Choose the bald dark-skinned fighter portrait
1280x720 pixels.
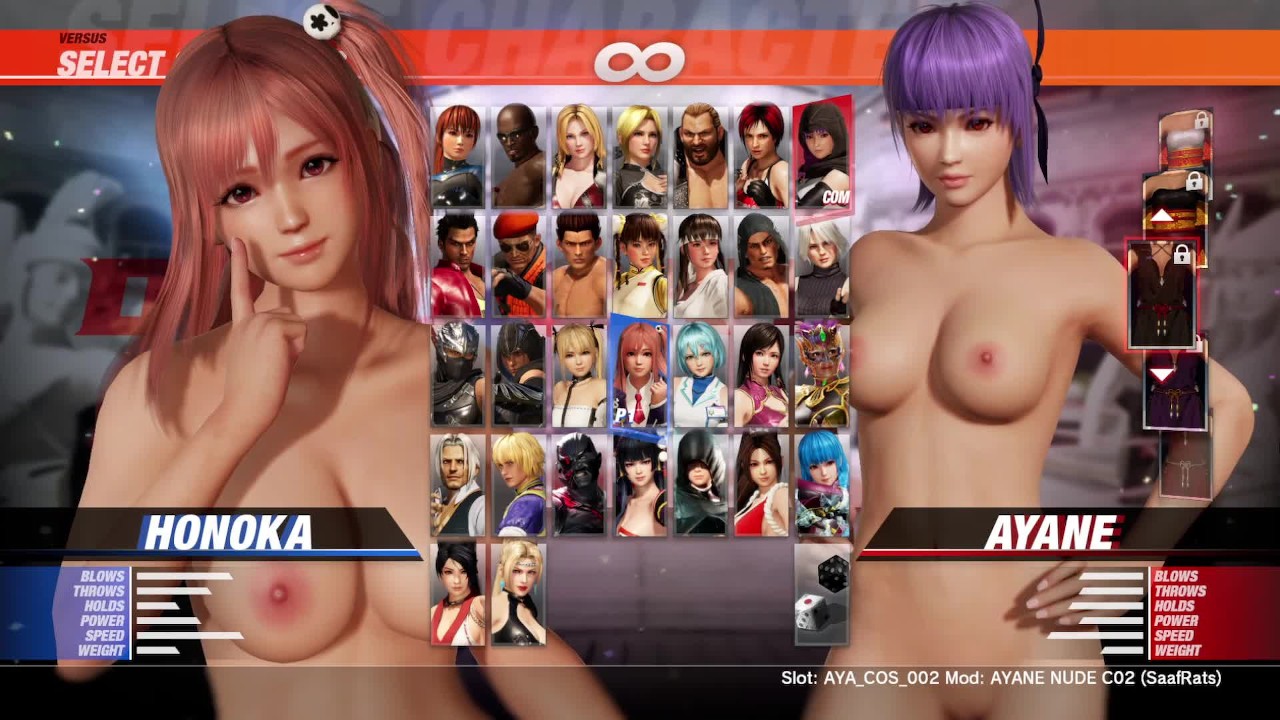519,156
